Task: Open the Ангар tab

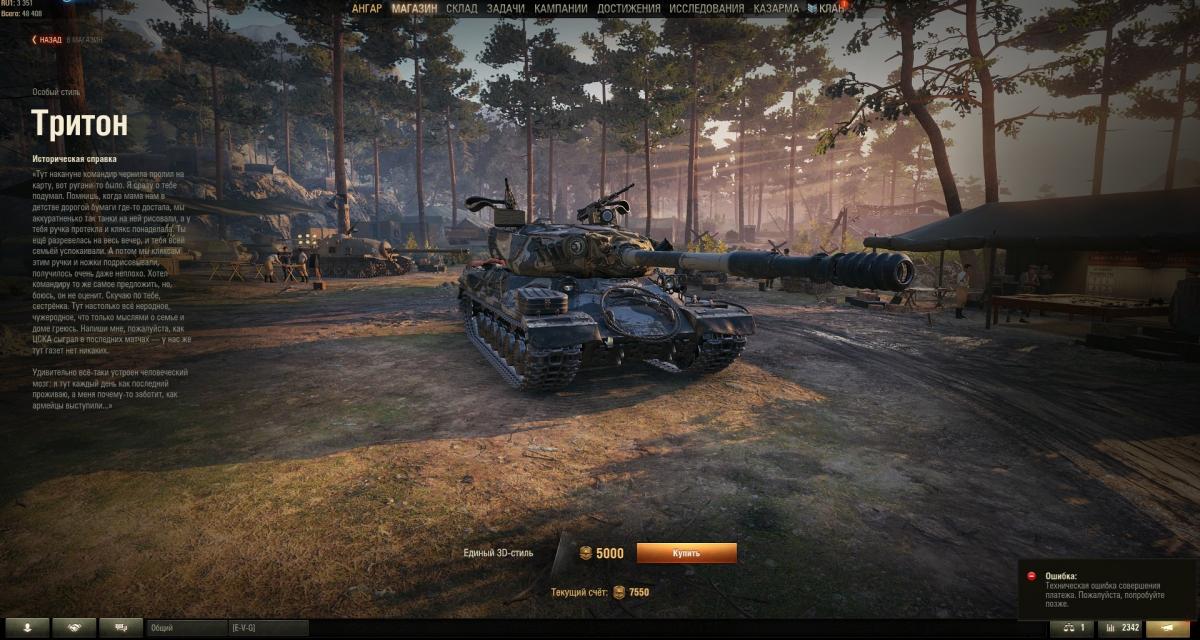Action: click(x=367, y=8)
